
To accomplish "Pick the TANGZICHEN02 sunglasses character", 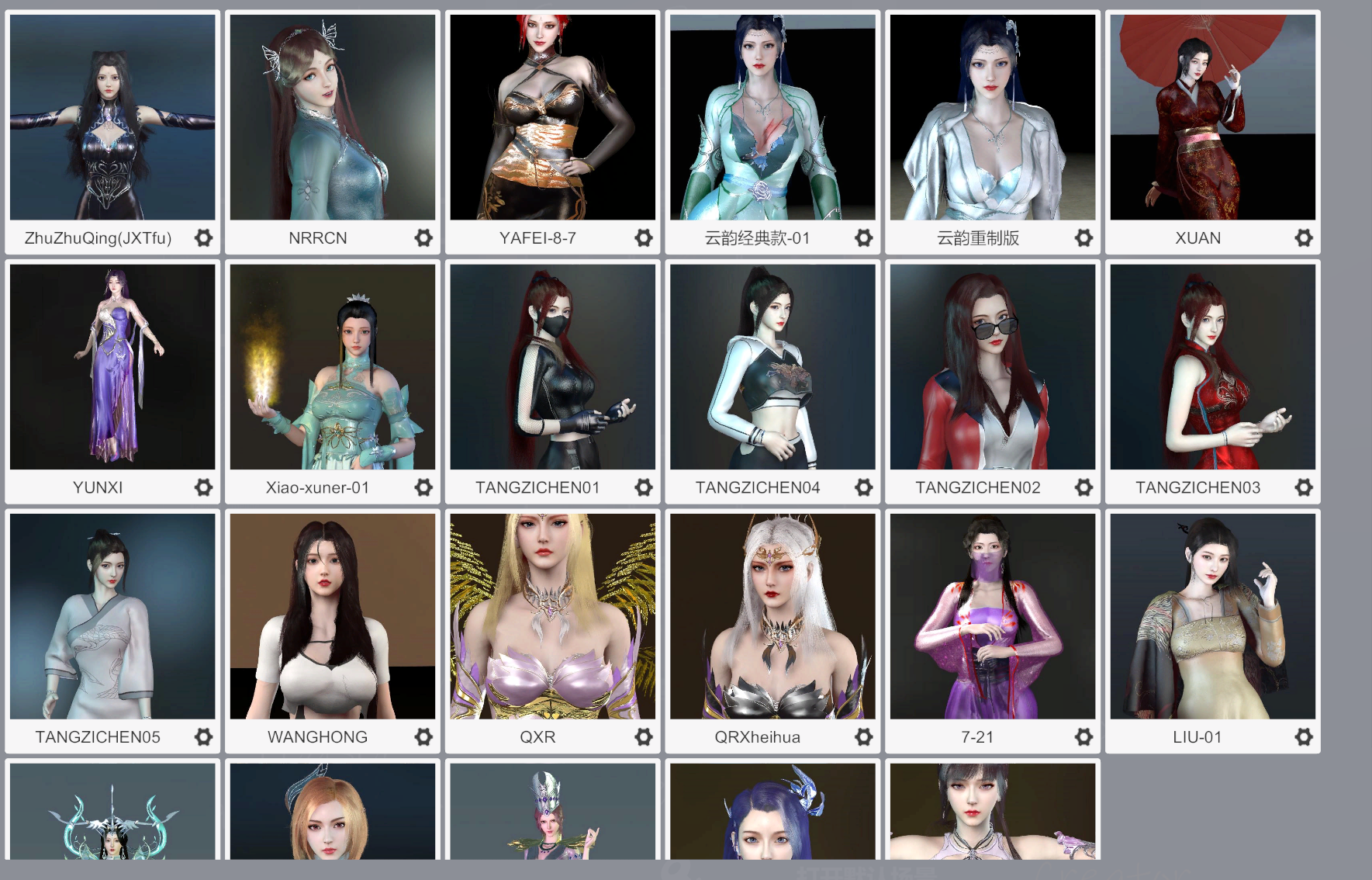I will [993, 367].
